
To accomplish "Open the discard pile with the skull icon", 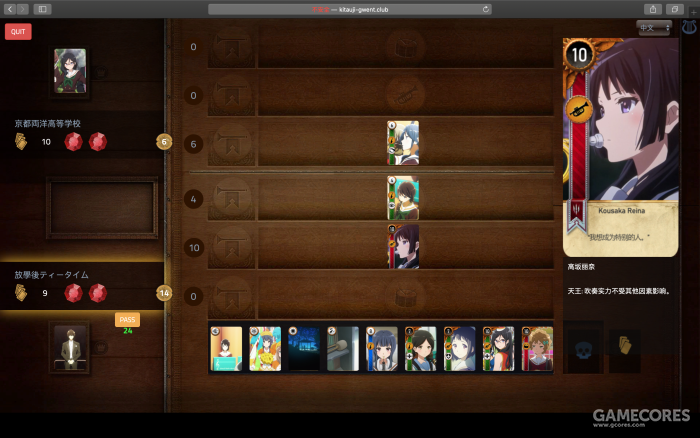I will tap(583, 348).
